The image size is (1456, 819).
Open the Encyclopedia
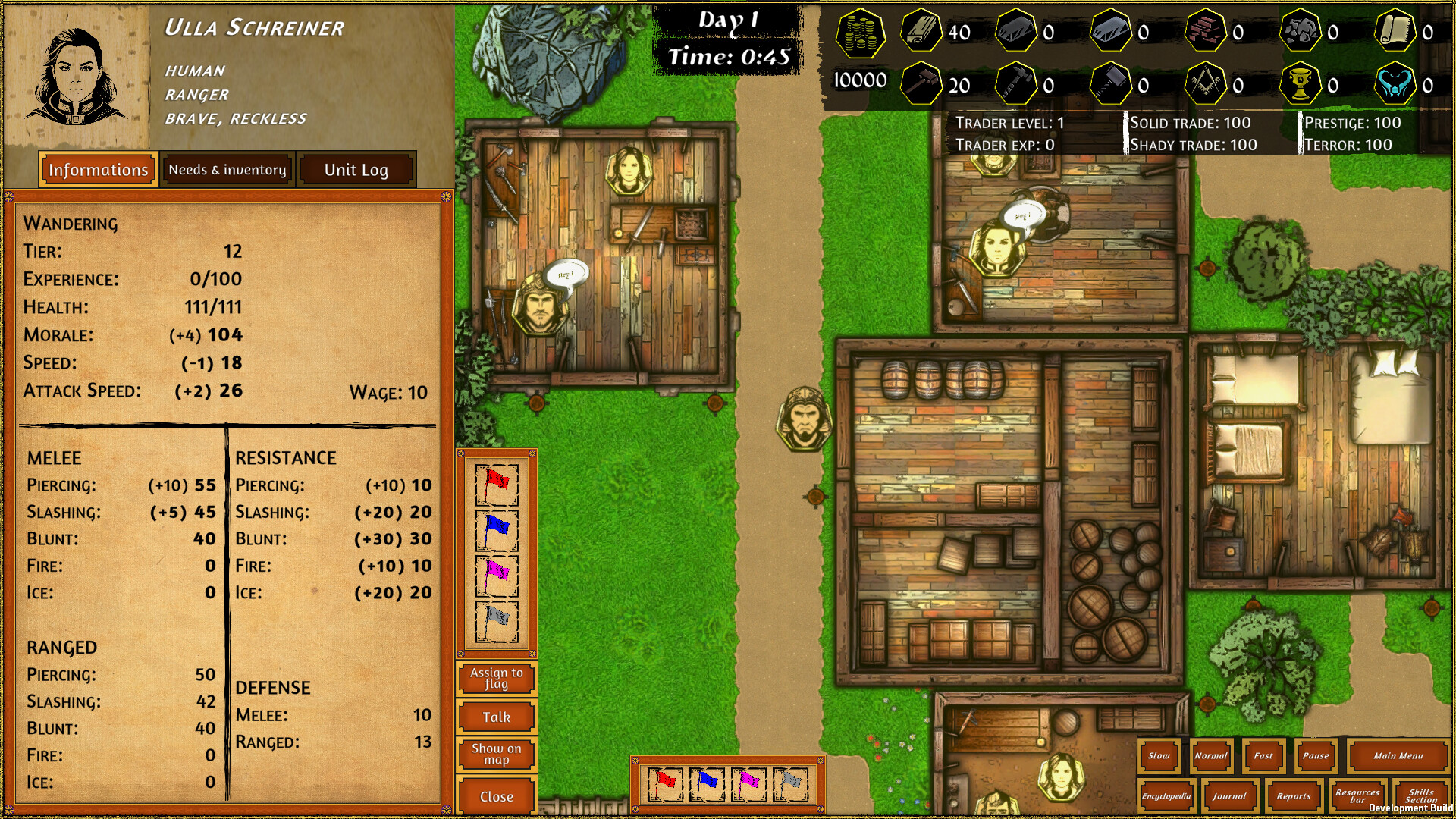click(x=1166, y=797)
